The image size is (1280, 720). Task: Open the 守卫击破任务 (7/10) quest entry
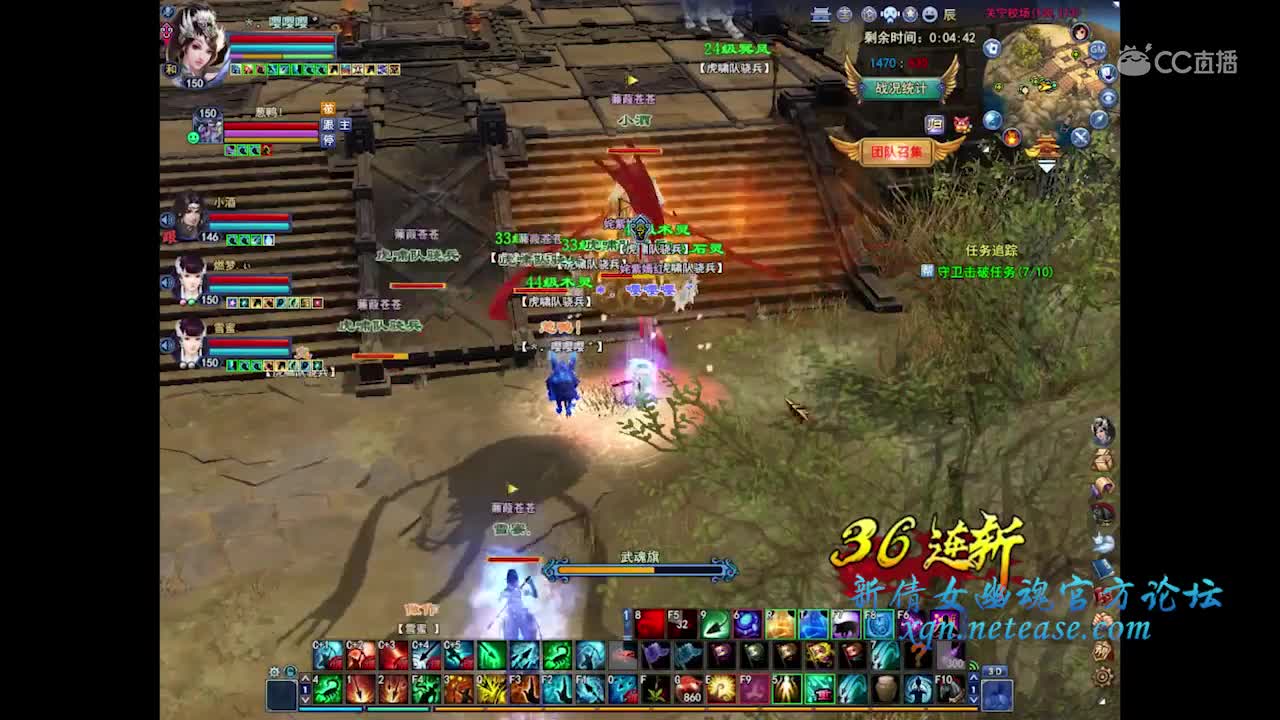[990, 271]
